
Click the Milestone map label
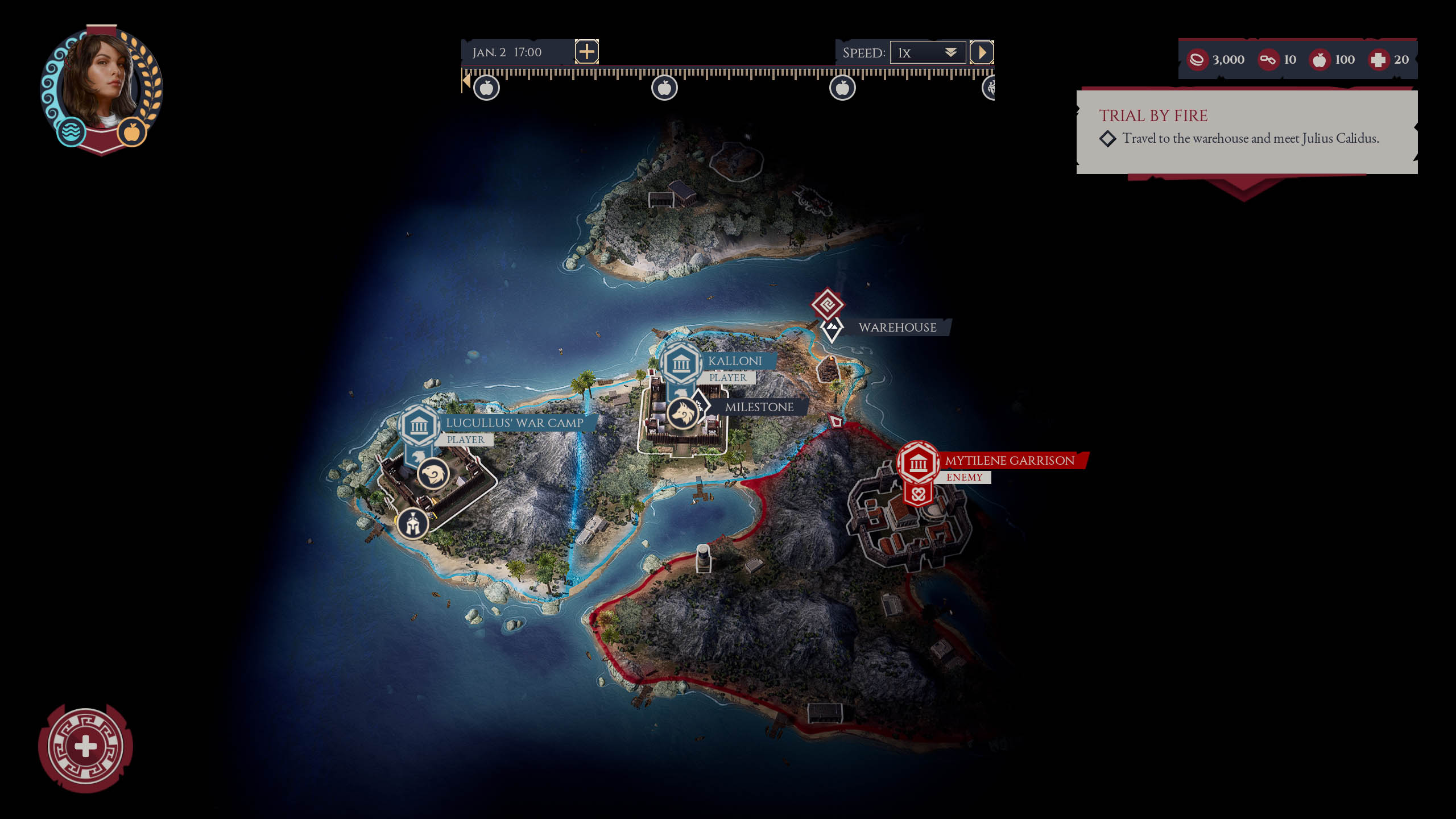pos(759,407)
